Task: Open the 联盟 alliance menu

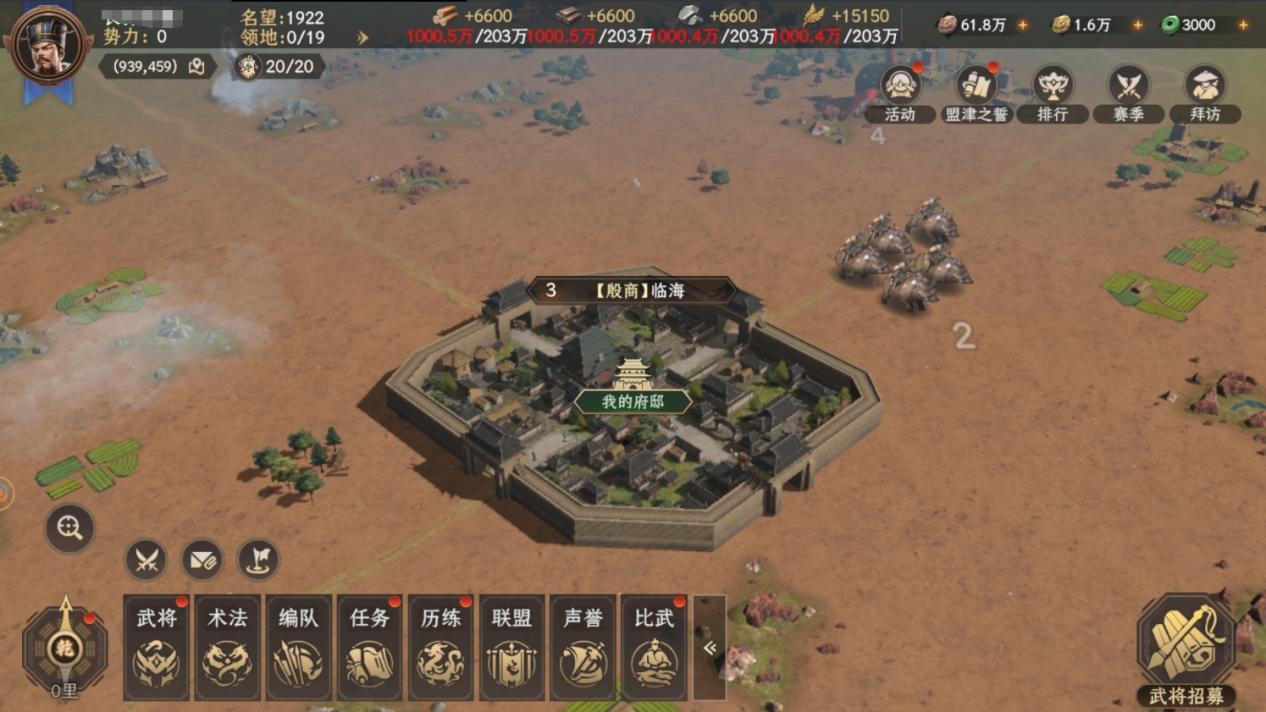Action: click(x=511, y=647)
